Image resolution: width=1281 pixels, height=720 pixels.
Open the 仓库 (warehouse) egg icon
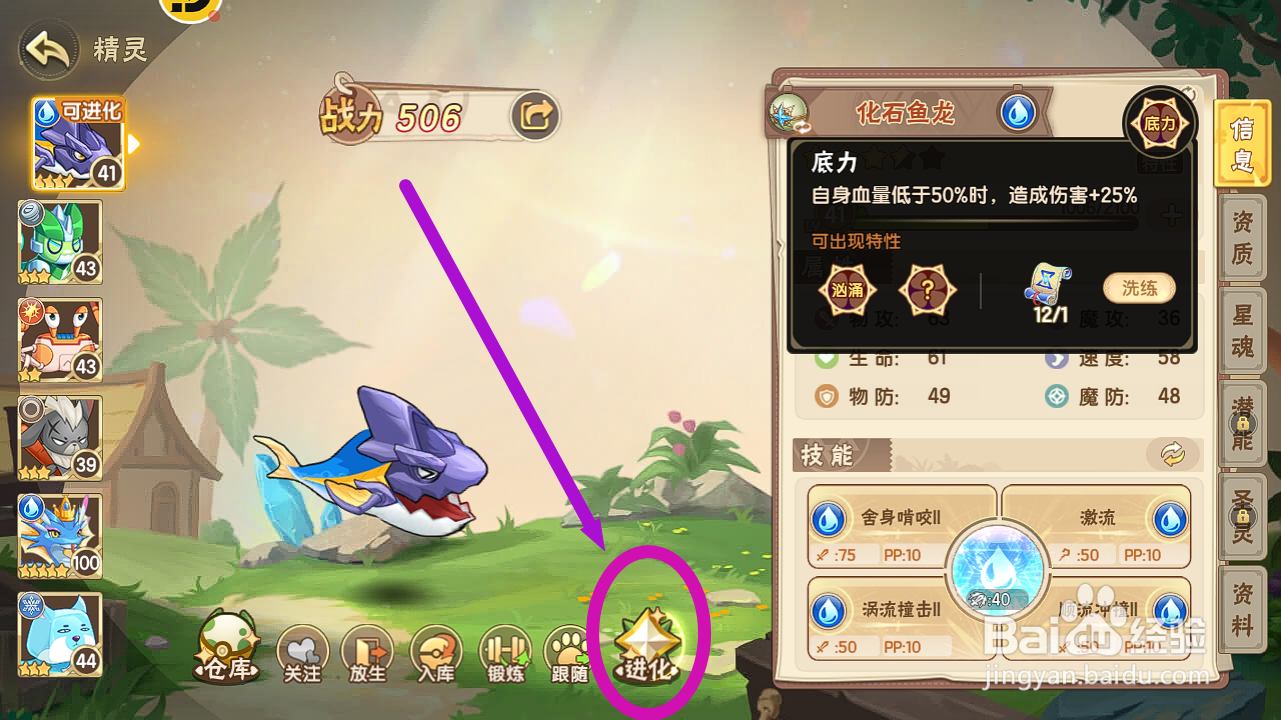(x=228, y=650)
